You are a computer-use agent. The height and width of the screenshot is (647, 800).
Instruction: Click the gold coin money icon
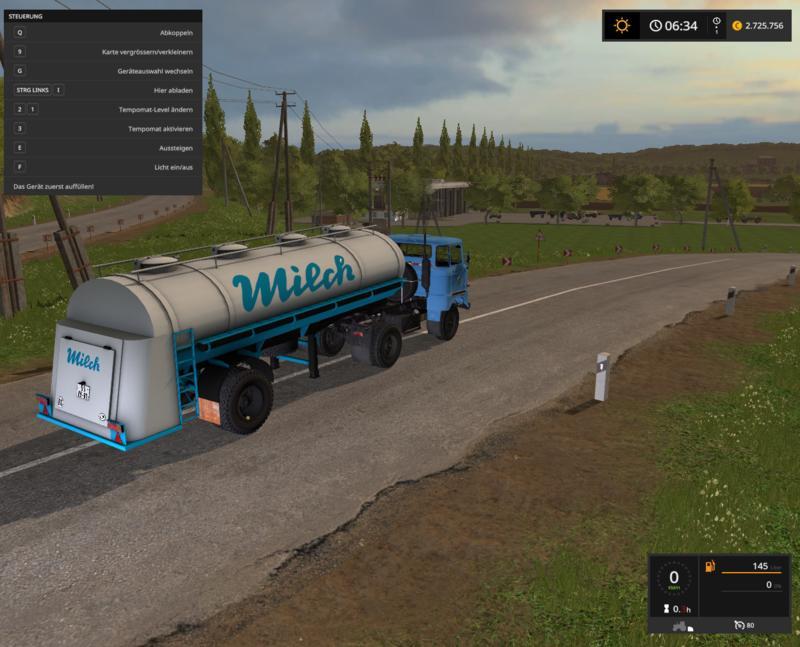tap(738, 26)
